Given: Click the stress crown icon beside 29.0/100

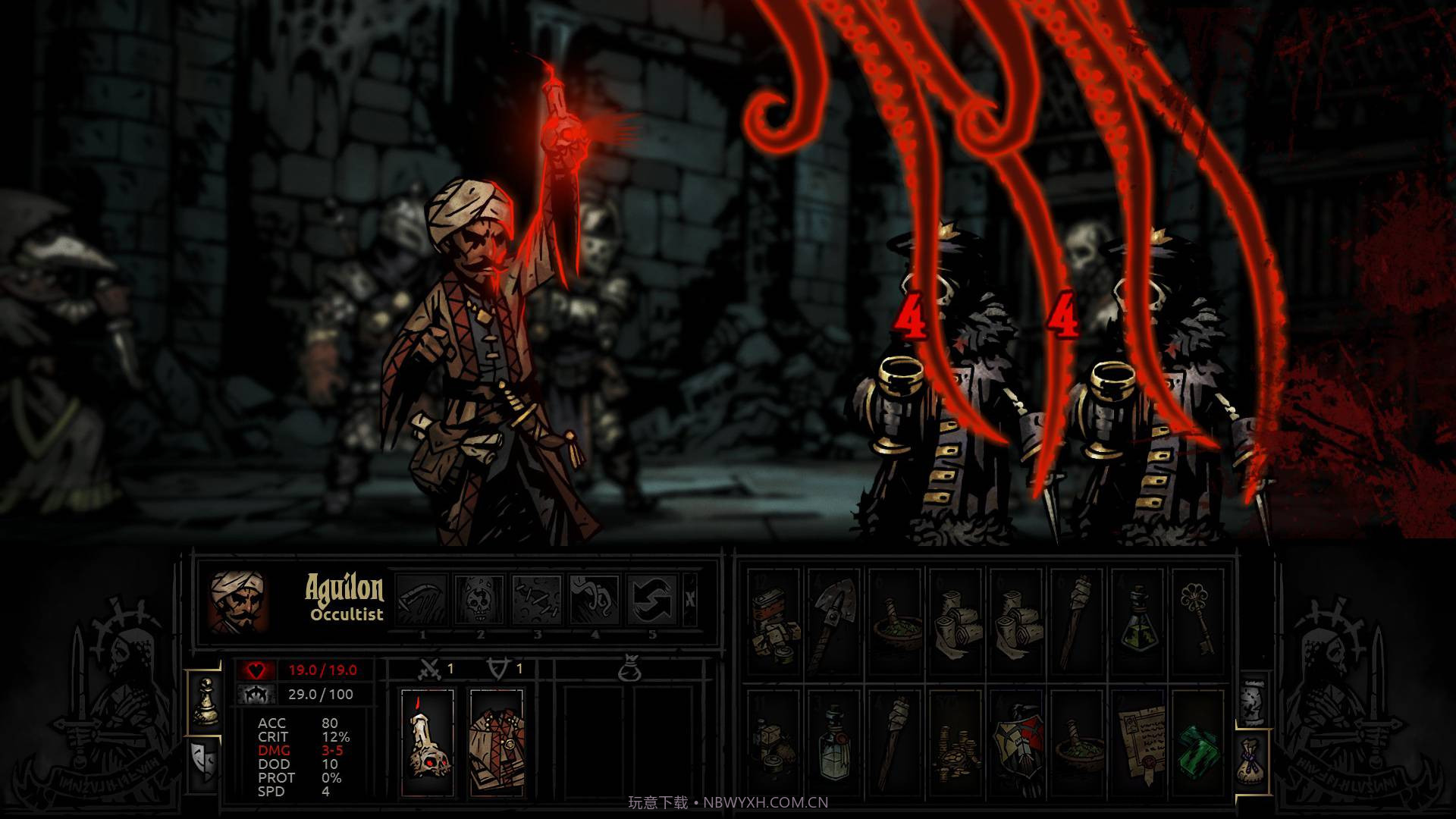Looking at the screenshot, I should point(255,693).
